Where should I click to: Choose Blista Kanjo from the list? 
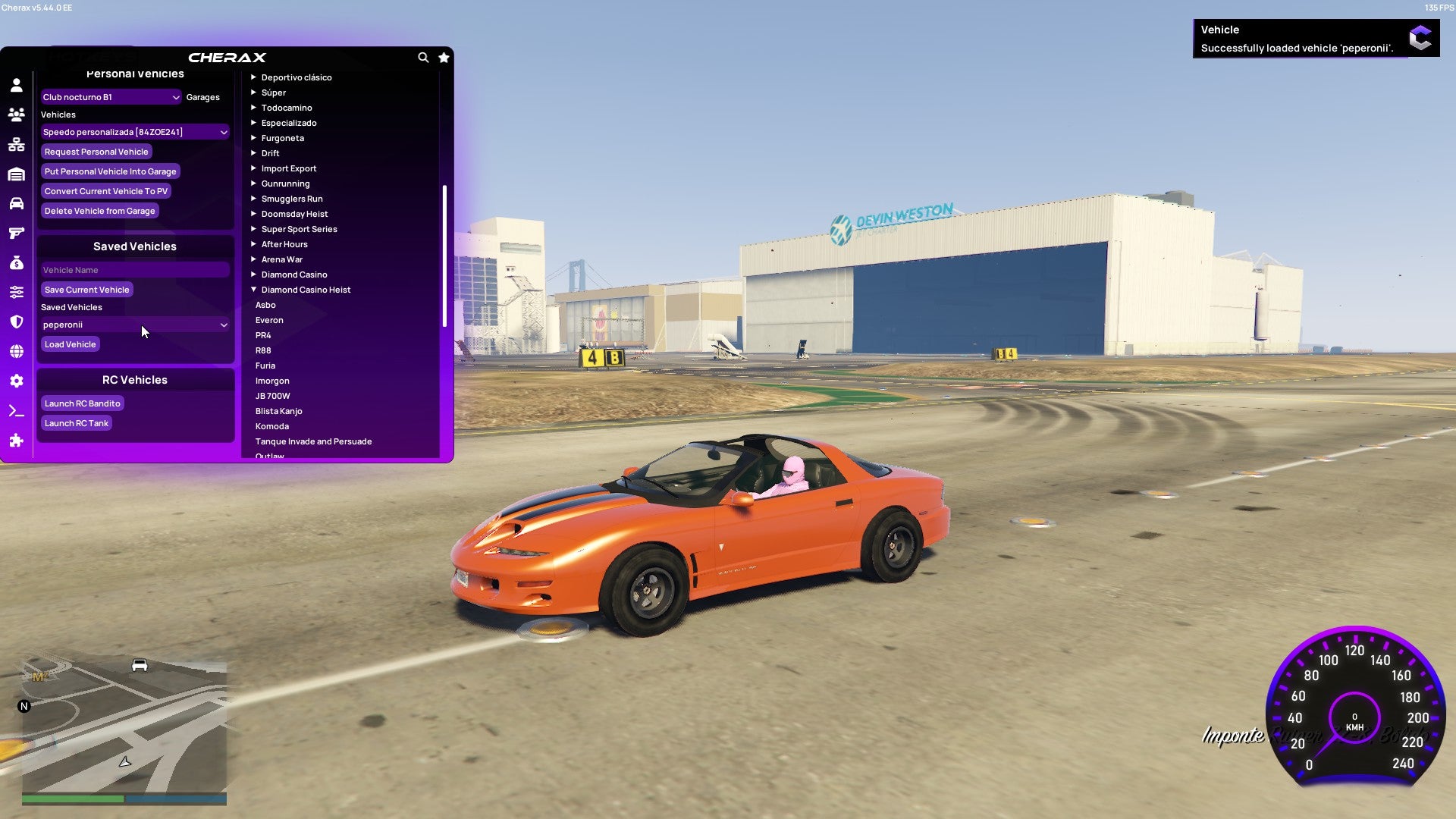278,410
